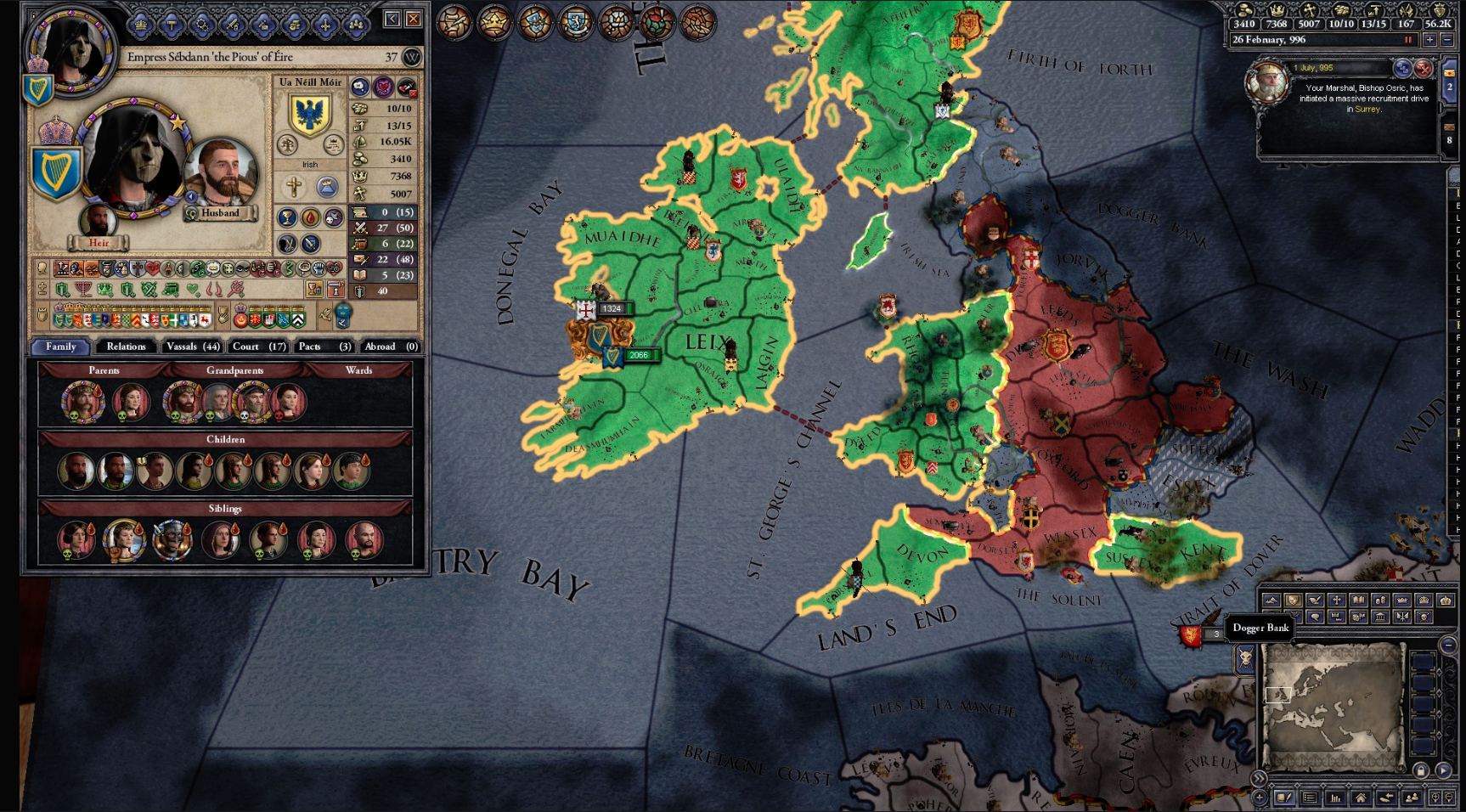Open the home button on bottom toolbar
1466x812 pixels.
coord(1361,798)
